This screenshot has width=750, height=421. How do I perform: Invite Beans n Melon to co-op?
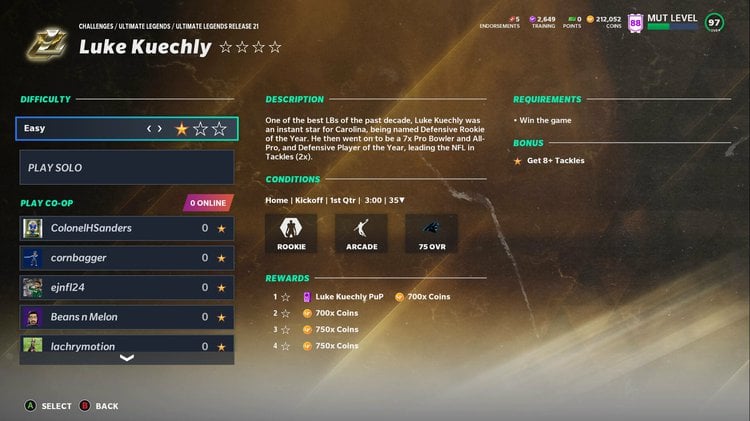pos(127,317)
